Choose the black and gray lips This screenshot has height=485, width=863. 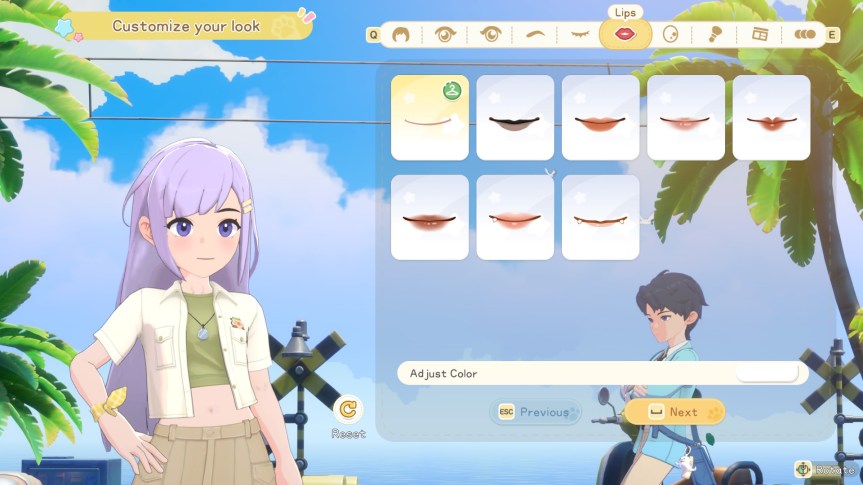(515, 118)
